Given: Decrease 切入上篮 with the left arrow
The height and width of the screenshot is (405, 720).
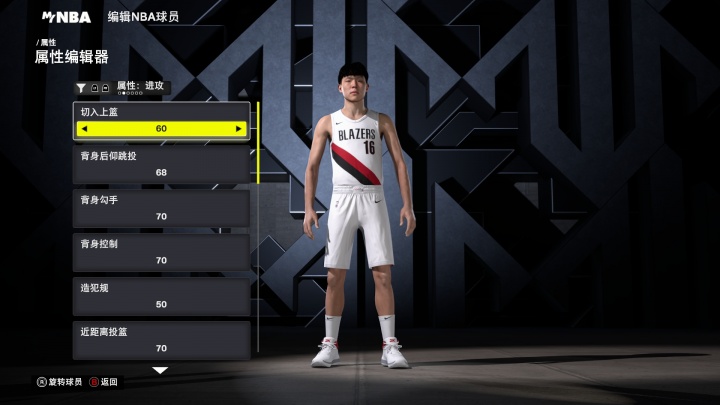Looking at the screenshot, I should [84, 129].
